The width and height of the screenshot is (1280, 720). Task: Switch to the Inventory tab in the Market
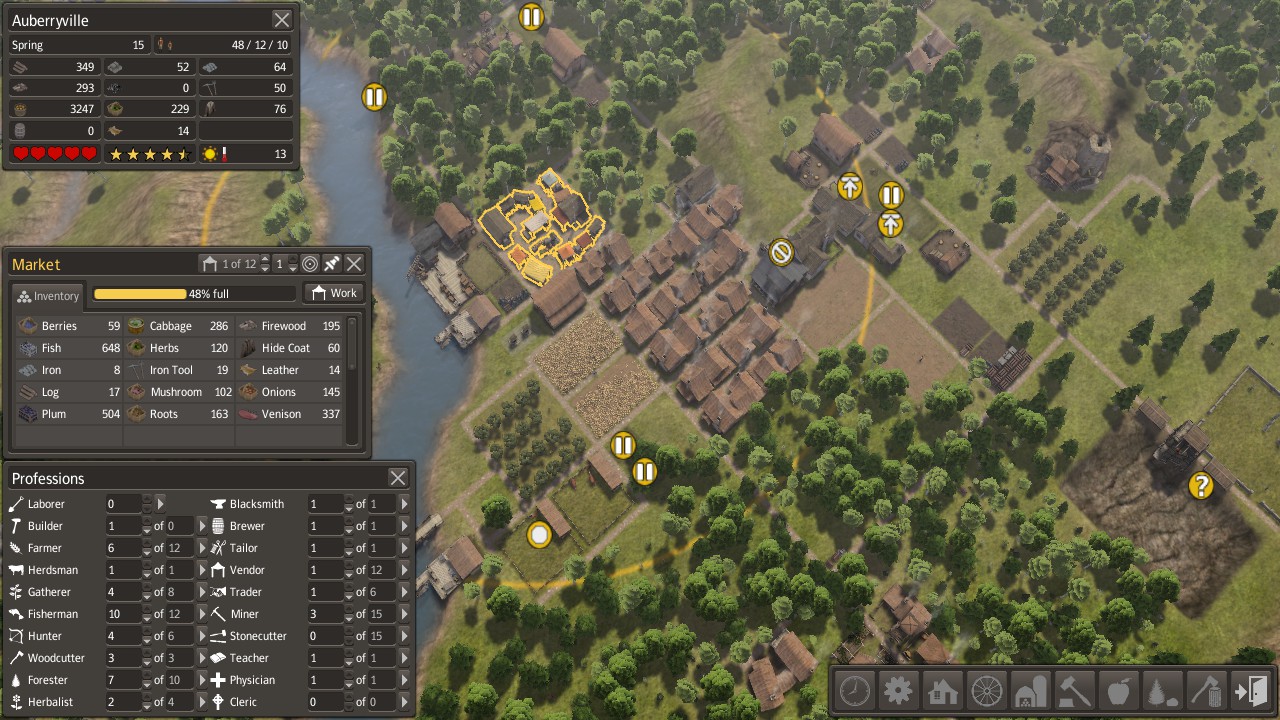[46, 296]
